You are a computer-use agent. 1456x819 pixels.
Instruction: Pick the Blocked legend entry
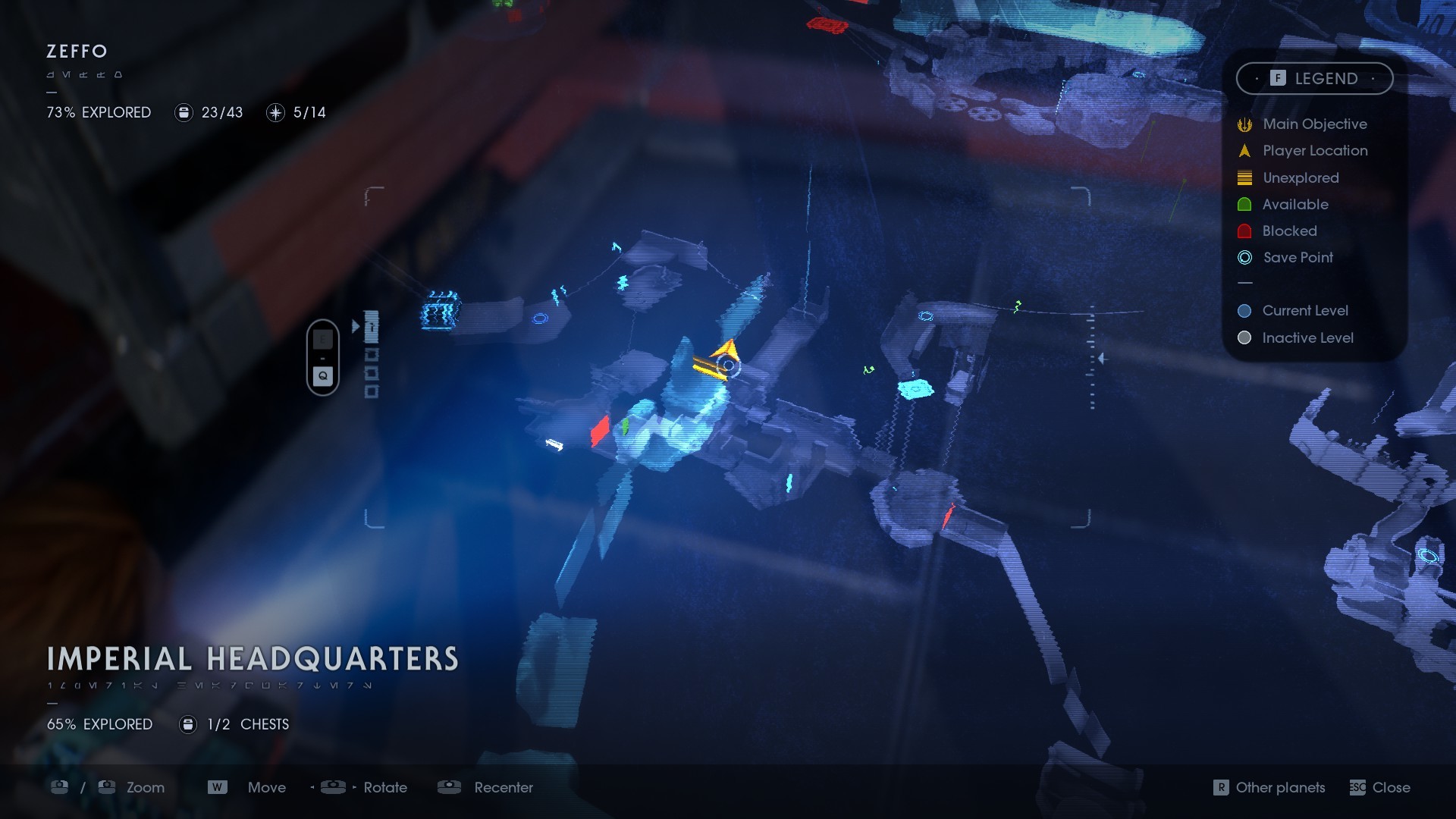click(1288, 231)
